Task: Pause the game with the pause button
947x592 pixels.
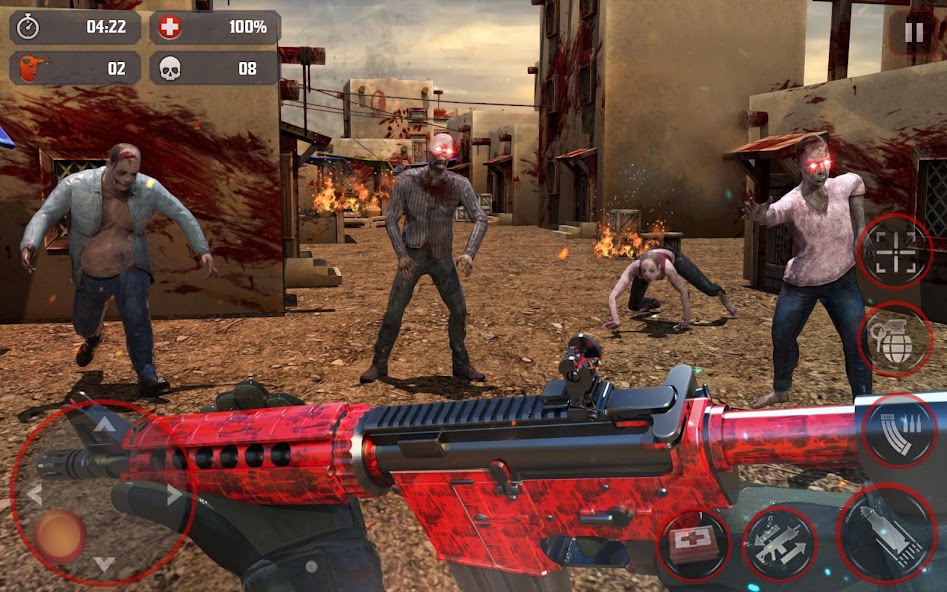Action: [x=914, y=32]
